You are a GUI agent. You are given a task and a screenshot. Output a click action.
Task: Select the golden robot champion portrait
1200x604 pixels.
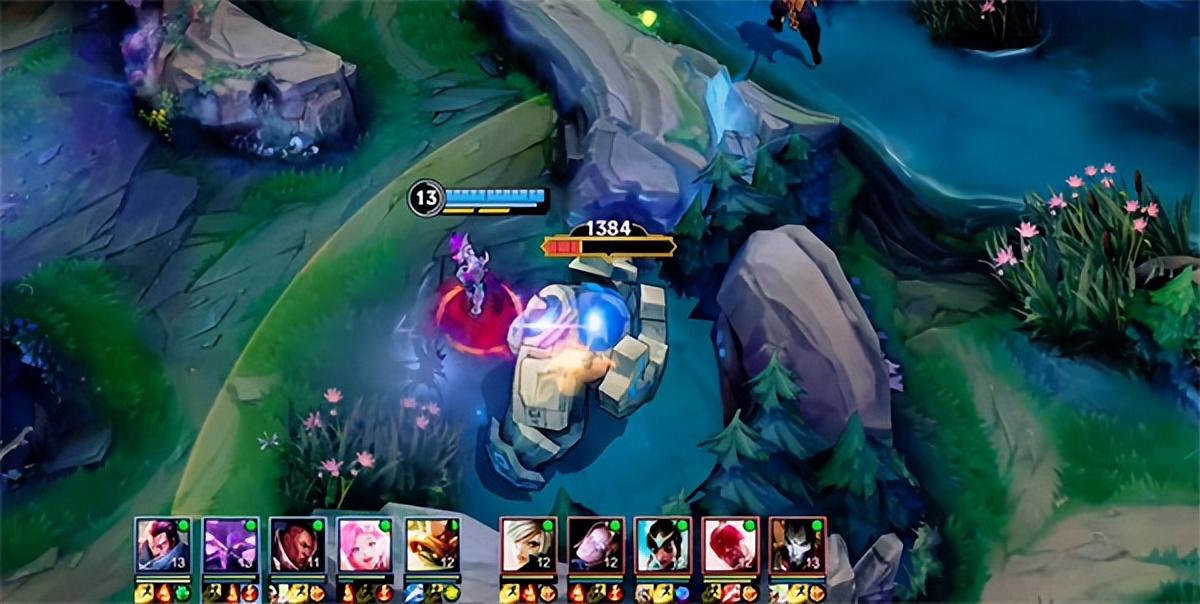[433, 545]
